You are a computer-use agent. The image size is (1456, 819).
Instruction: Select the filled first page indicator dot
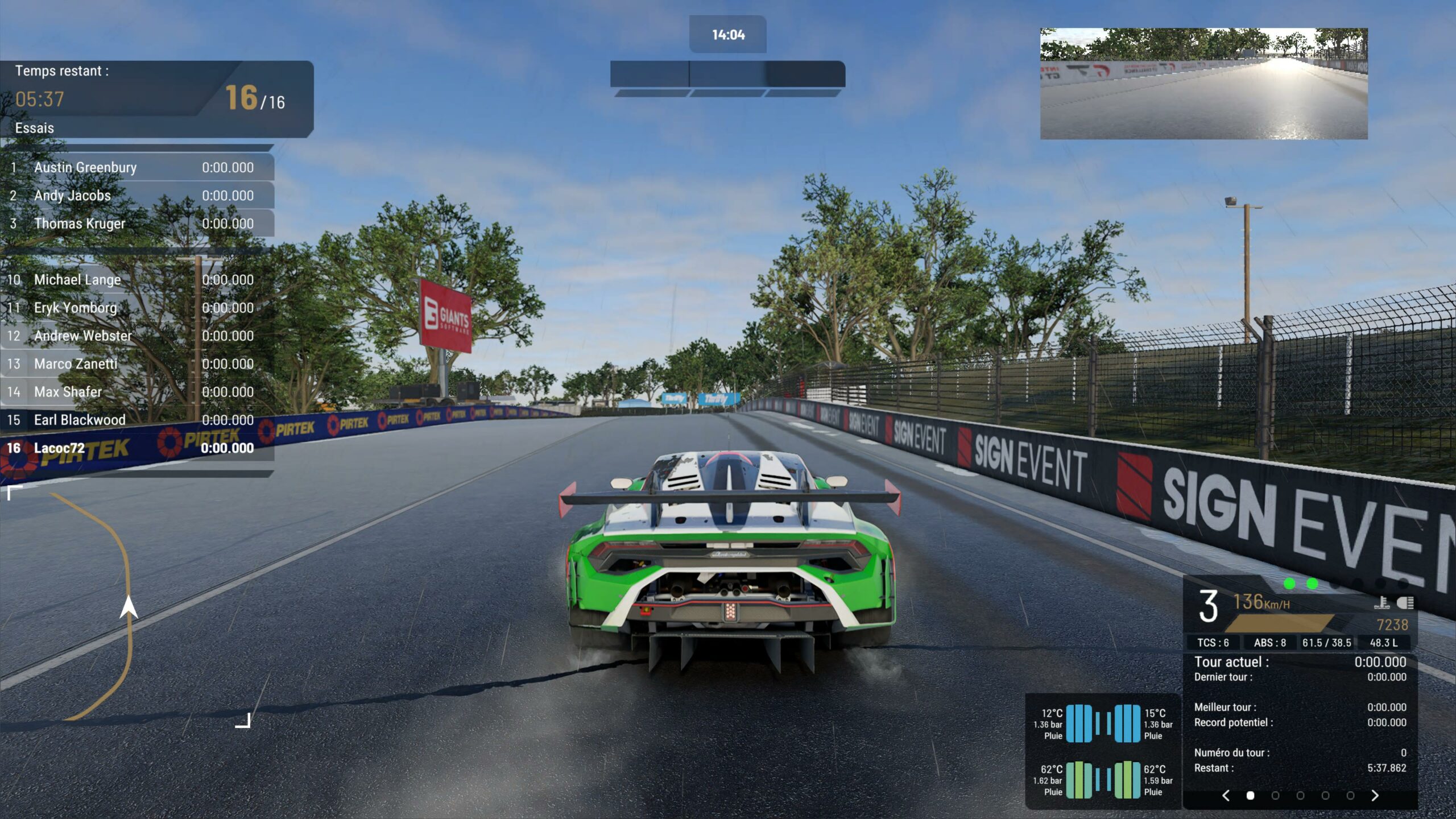(x=1250, y=795)
